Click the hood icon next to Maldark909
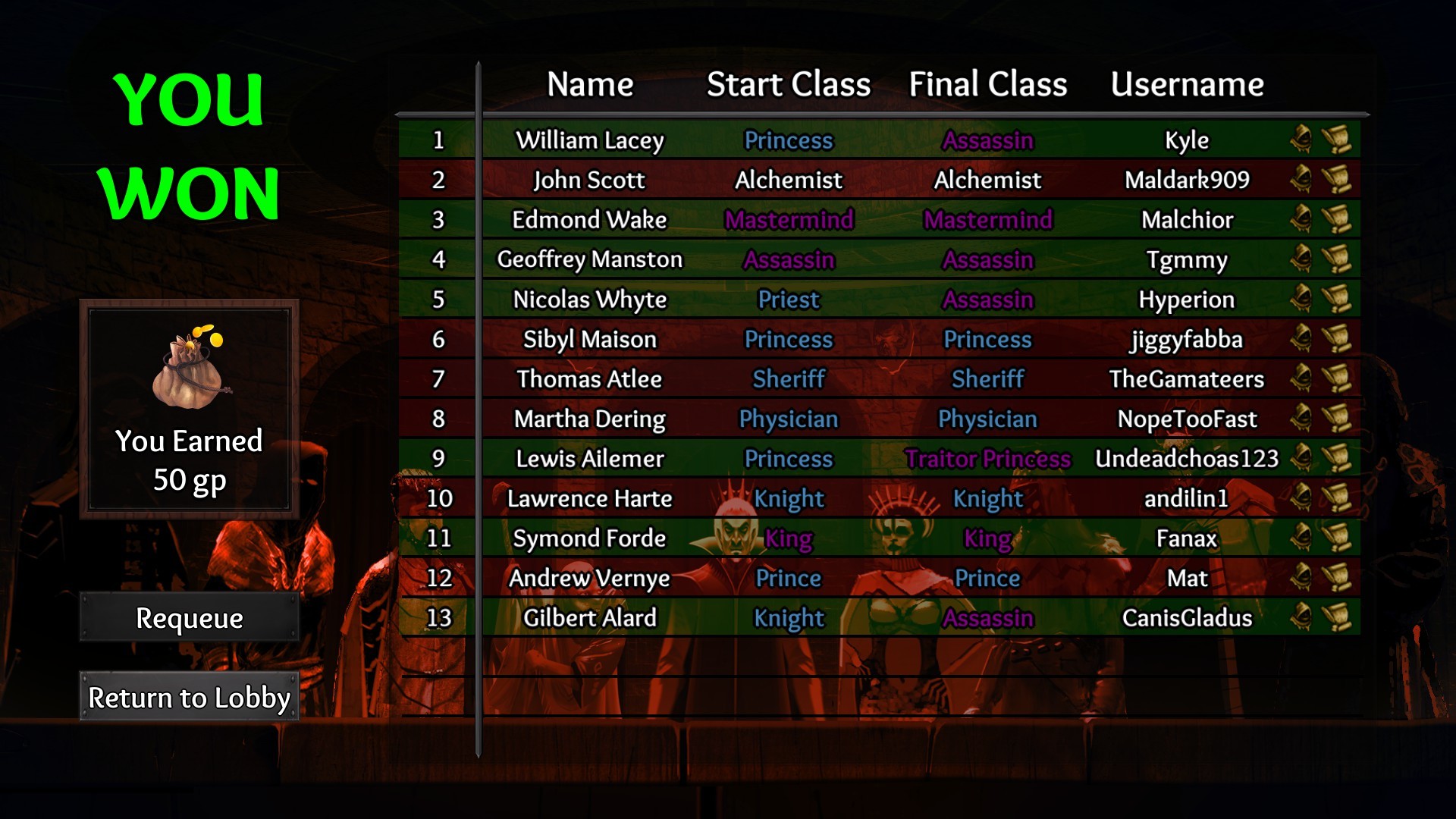This screenshot has width=1456, height=819. point(1301,180)
